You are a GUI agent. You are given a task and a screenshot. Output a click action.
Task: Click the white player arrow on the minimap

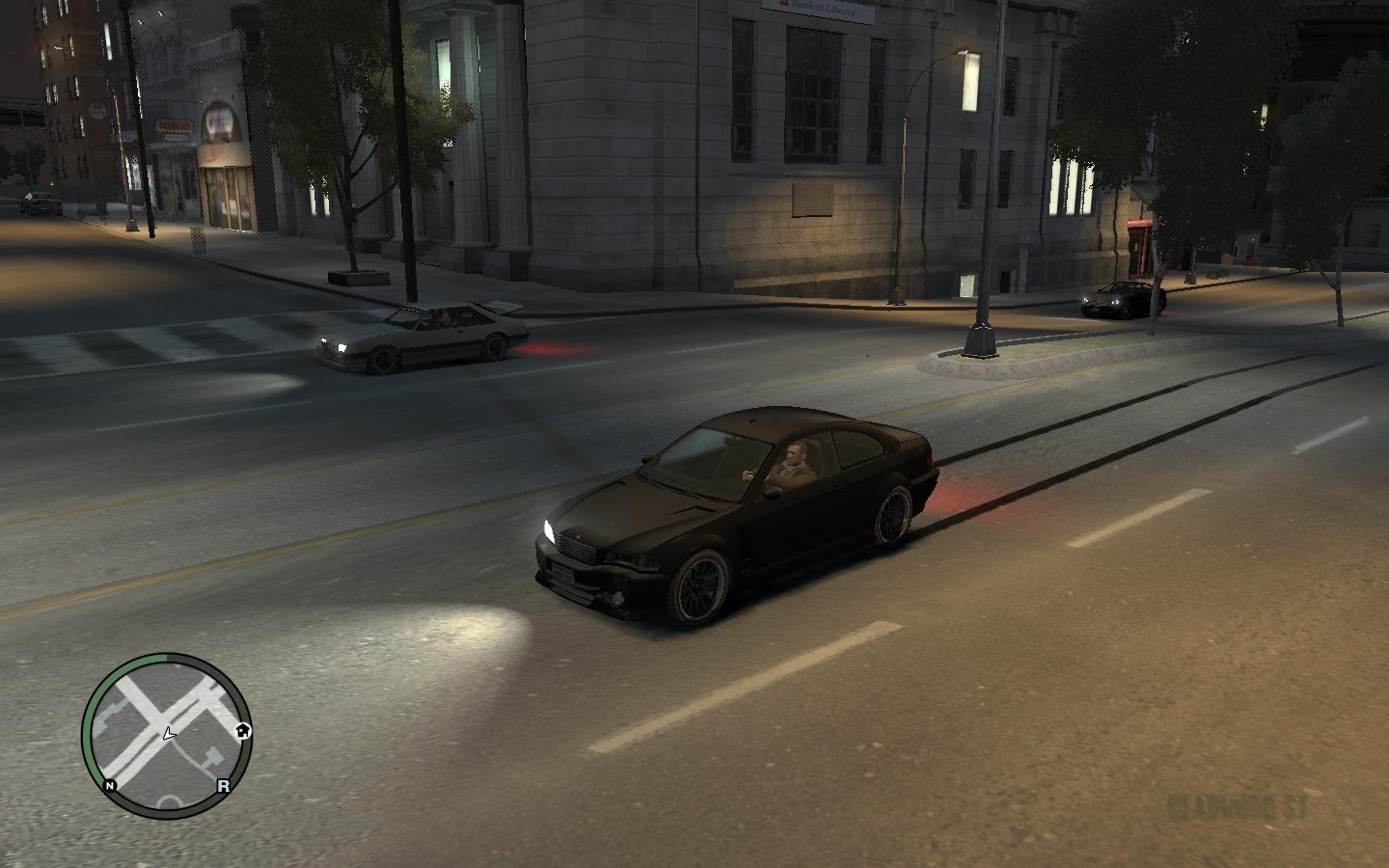pos(169,734)
